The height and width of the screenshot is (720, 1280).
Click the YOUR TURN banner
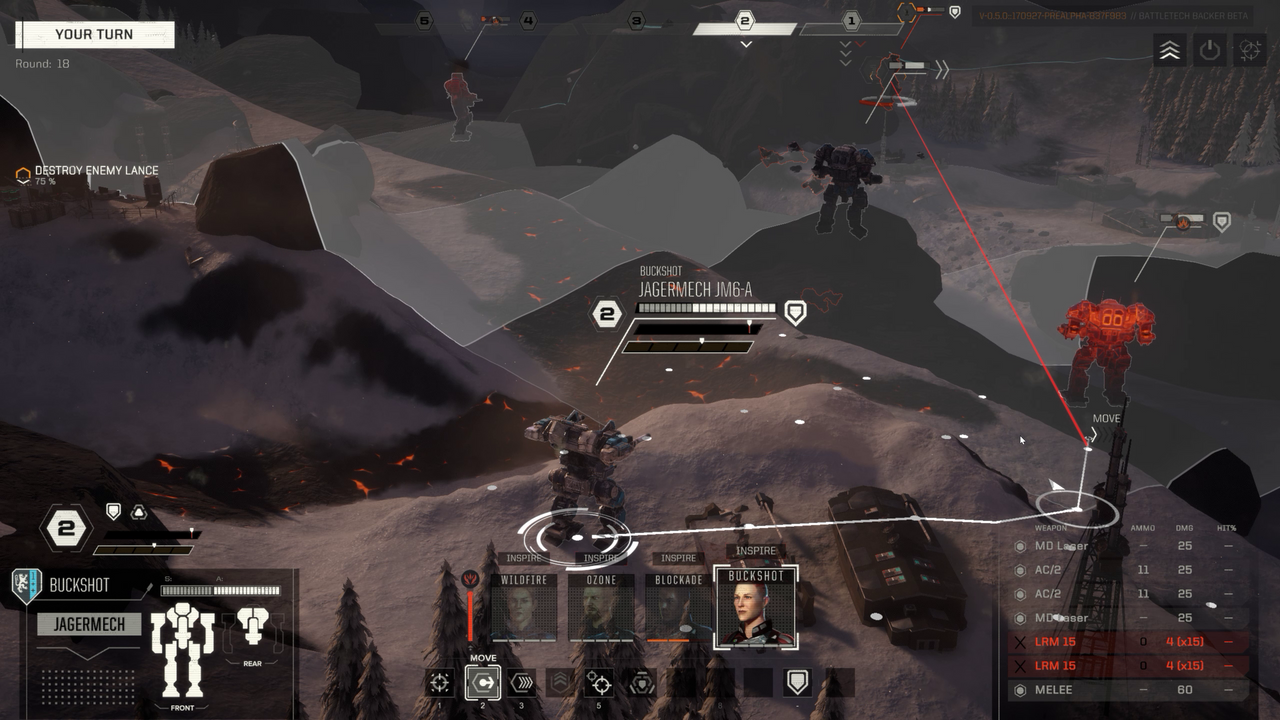[95, 35]
